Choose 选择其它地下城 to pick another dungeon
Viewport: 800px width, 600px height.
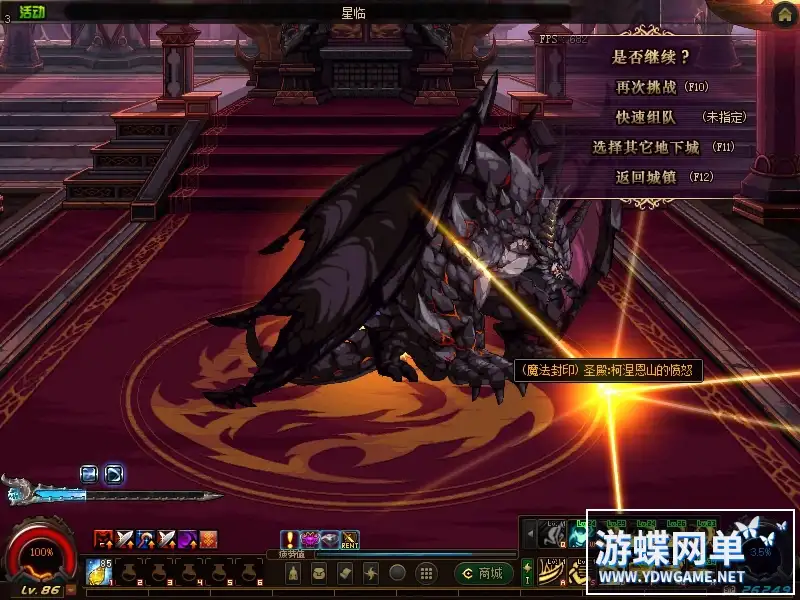pyautogui.click(x=649, y=147)
